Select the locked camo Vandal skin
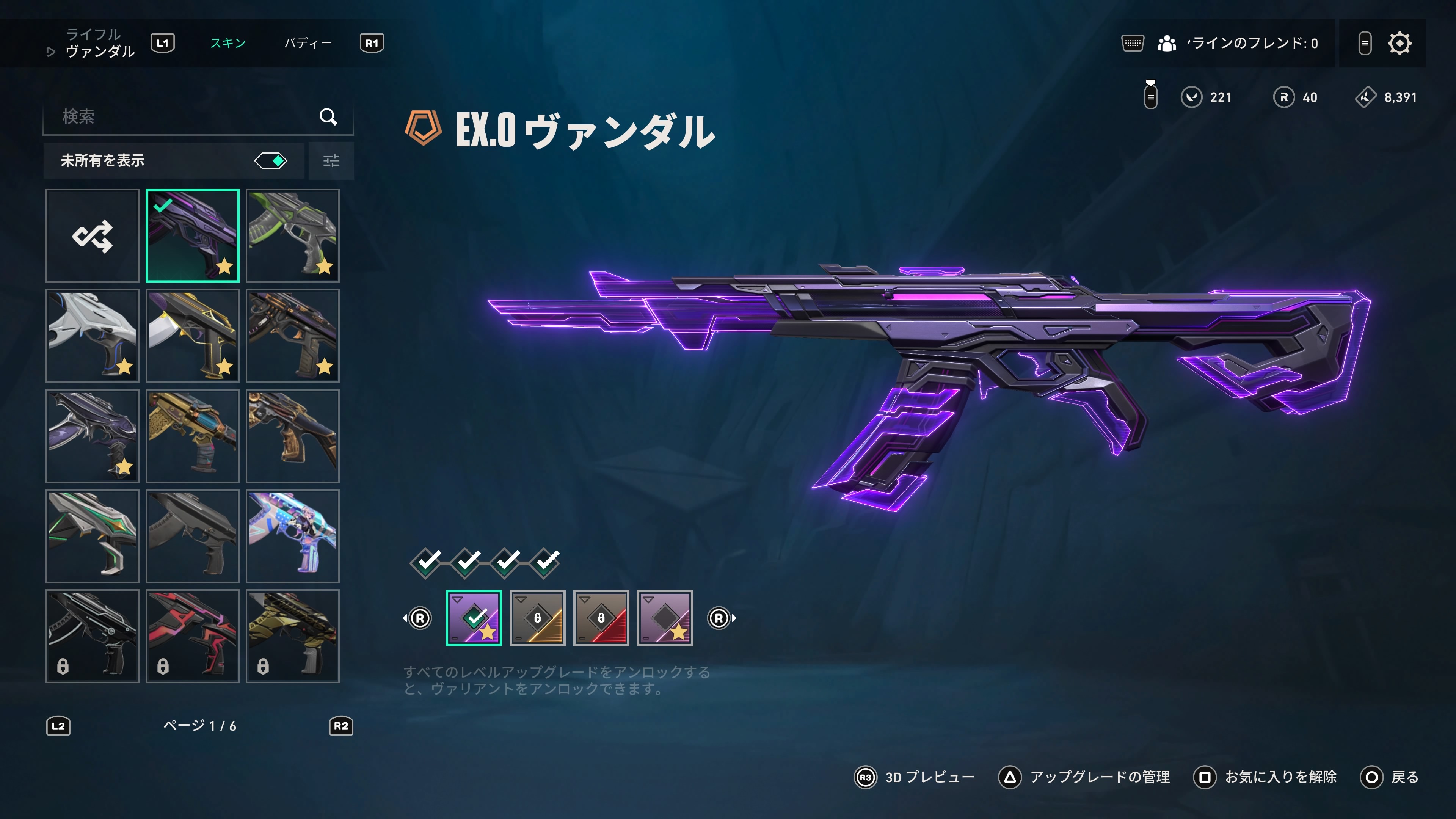This screenshot has width=1456, height=819. [x=292, y=636]
